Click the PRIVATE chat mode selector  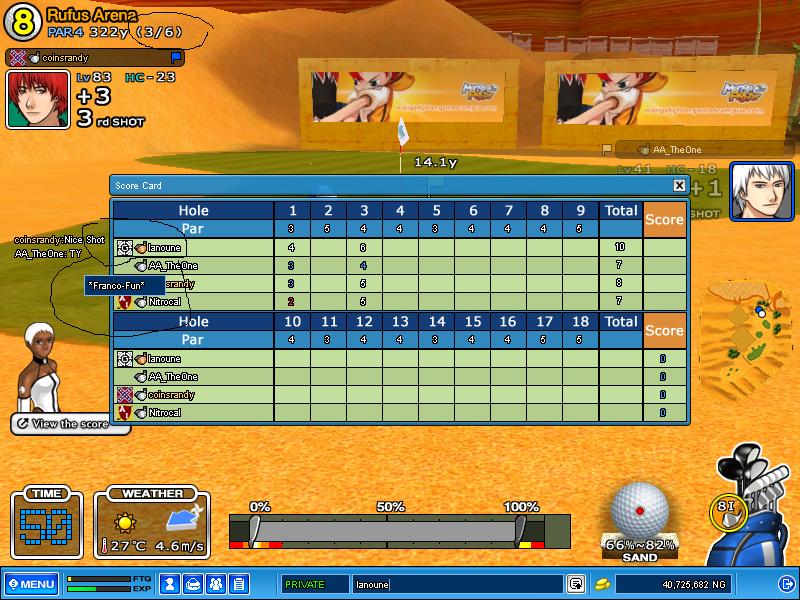point(314,584)
